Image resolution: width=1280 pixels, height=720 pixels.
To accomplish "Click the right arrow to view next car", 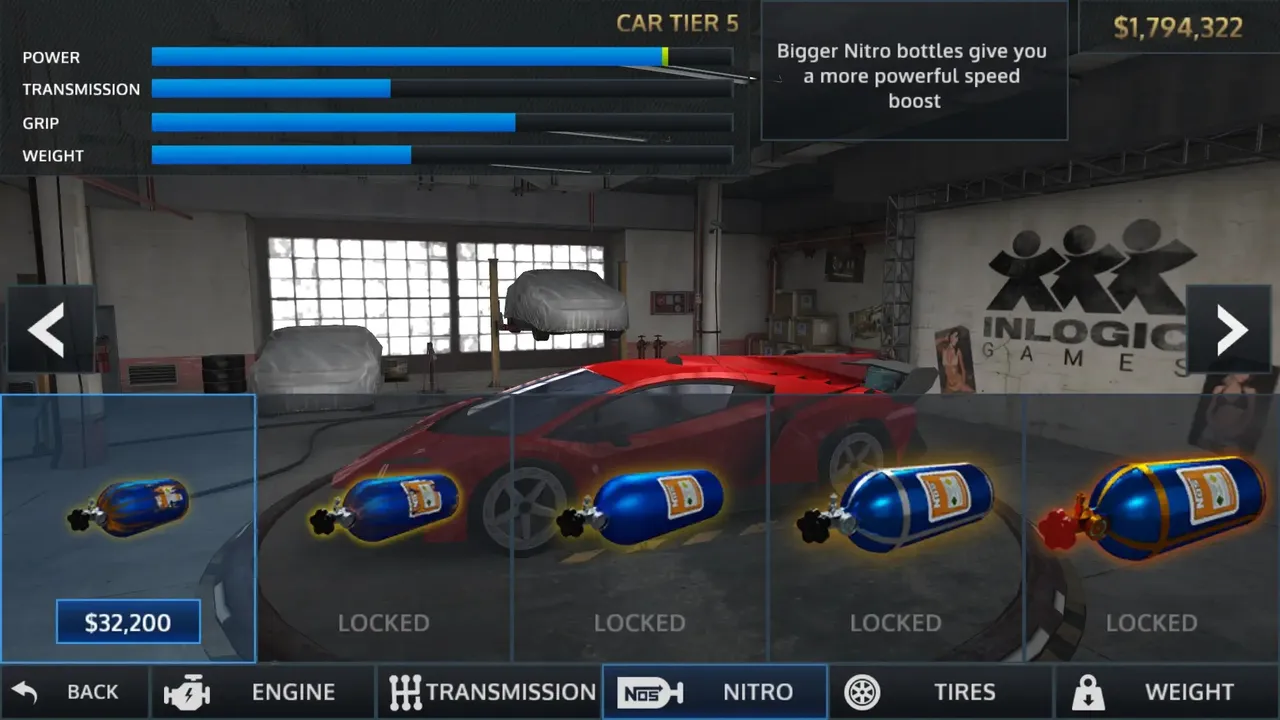I will pos(1232,330).
